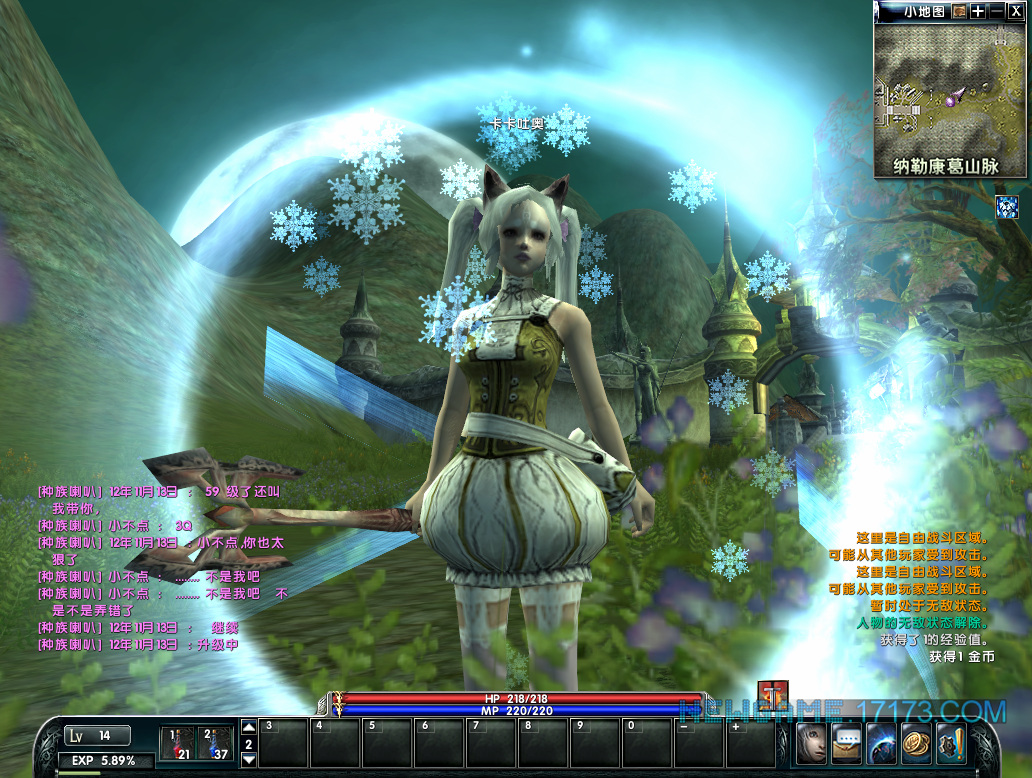1032x778 pixels.
Task: Open the character portrait menu icon
Action: coord(812,743)
